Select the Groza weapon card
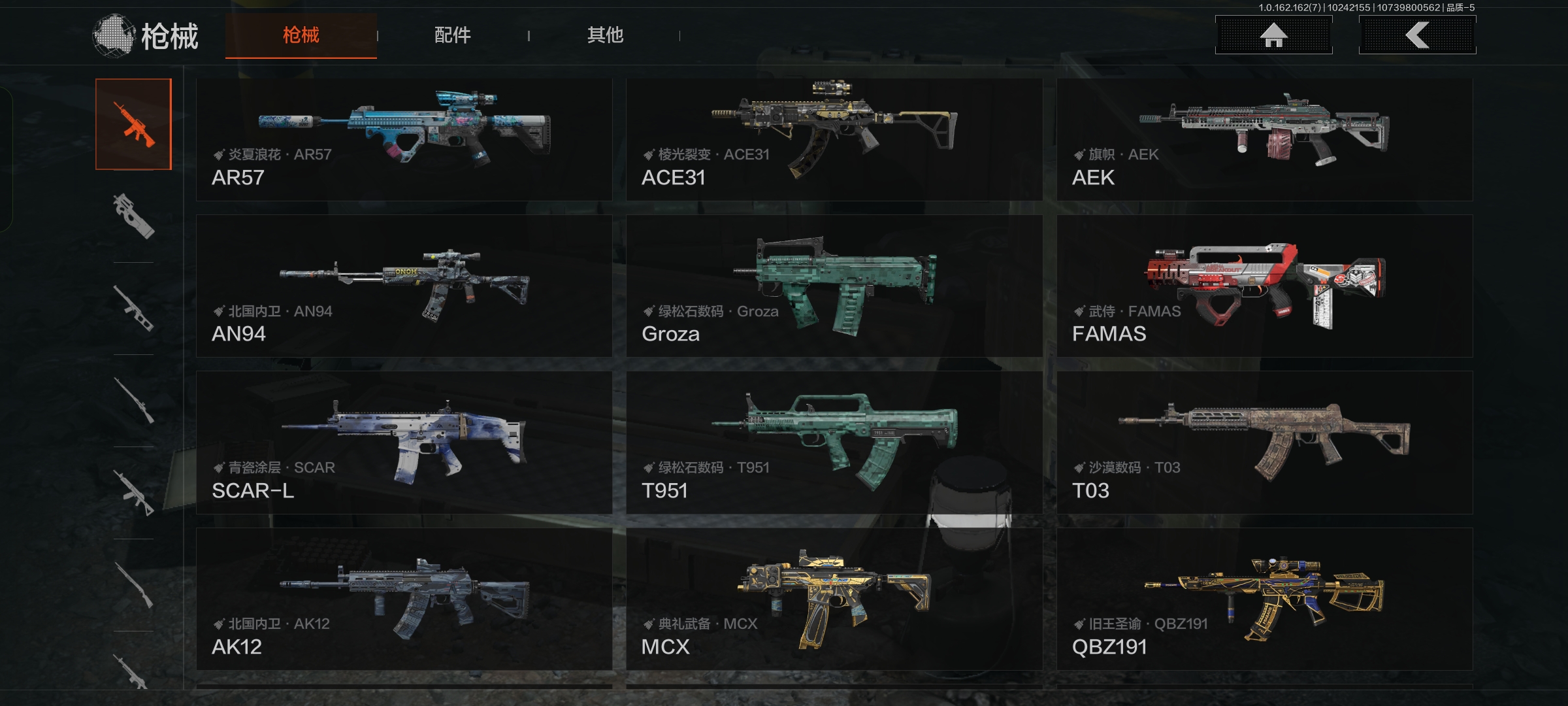1568x706 pixels. 834,286
